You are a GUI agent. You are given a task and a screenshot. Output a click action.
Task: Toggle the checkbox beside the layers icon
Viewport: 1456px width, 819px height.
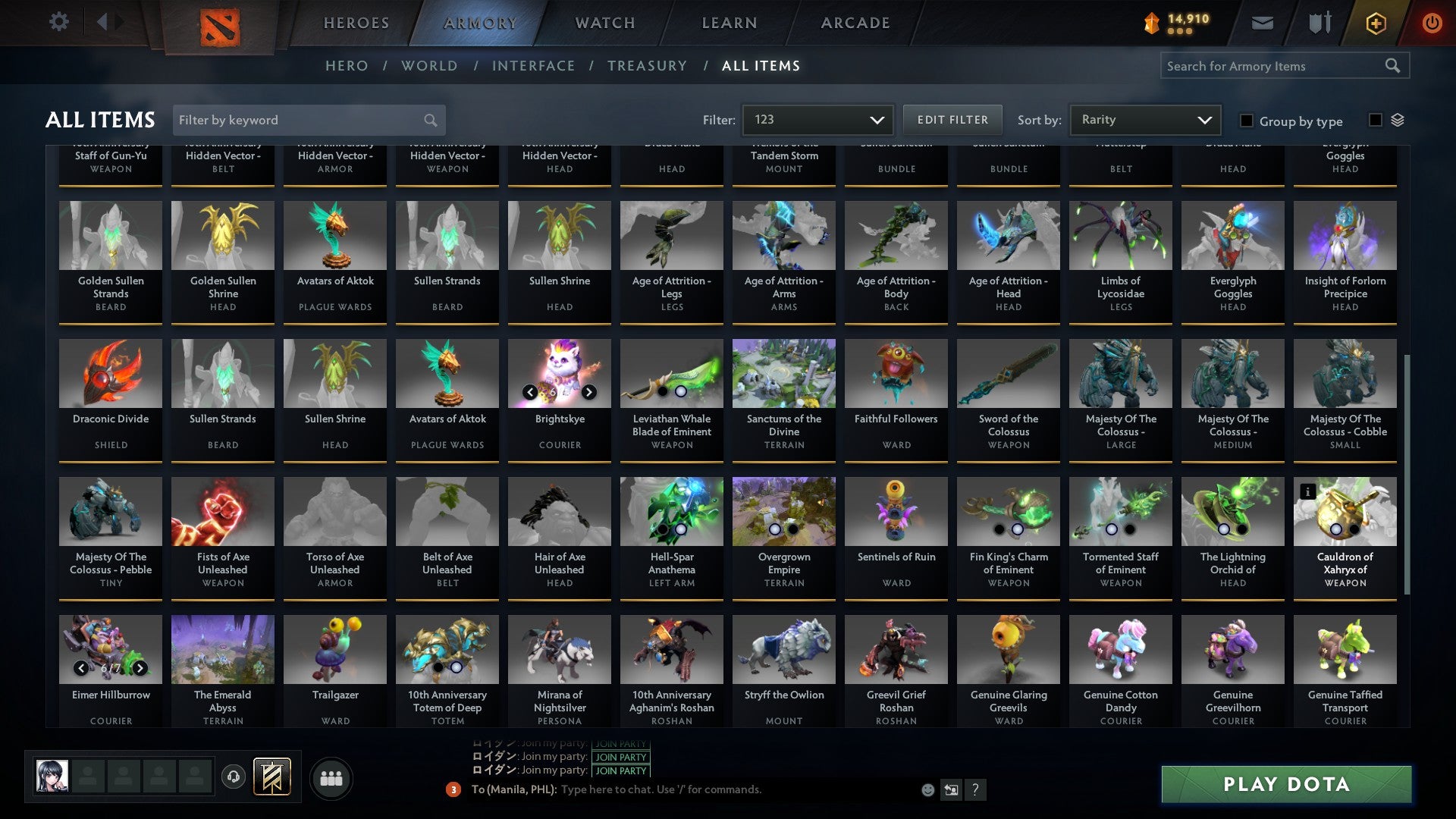click(1374, 120)
